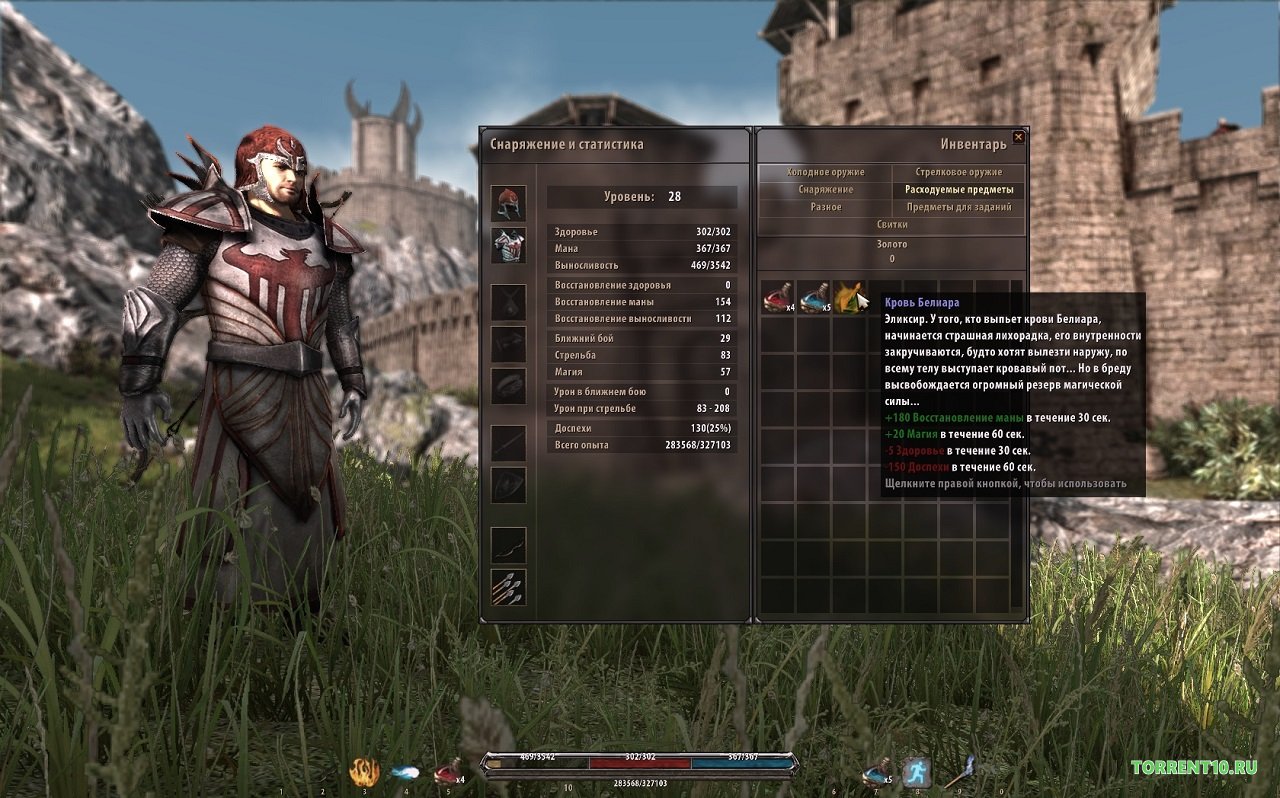This screenshot has width=1280, height=798.
Task: Close the inventory window
Action: pyautogui.click(x=1018, y=137)
